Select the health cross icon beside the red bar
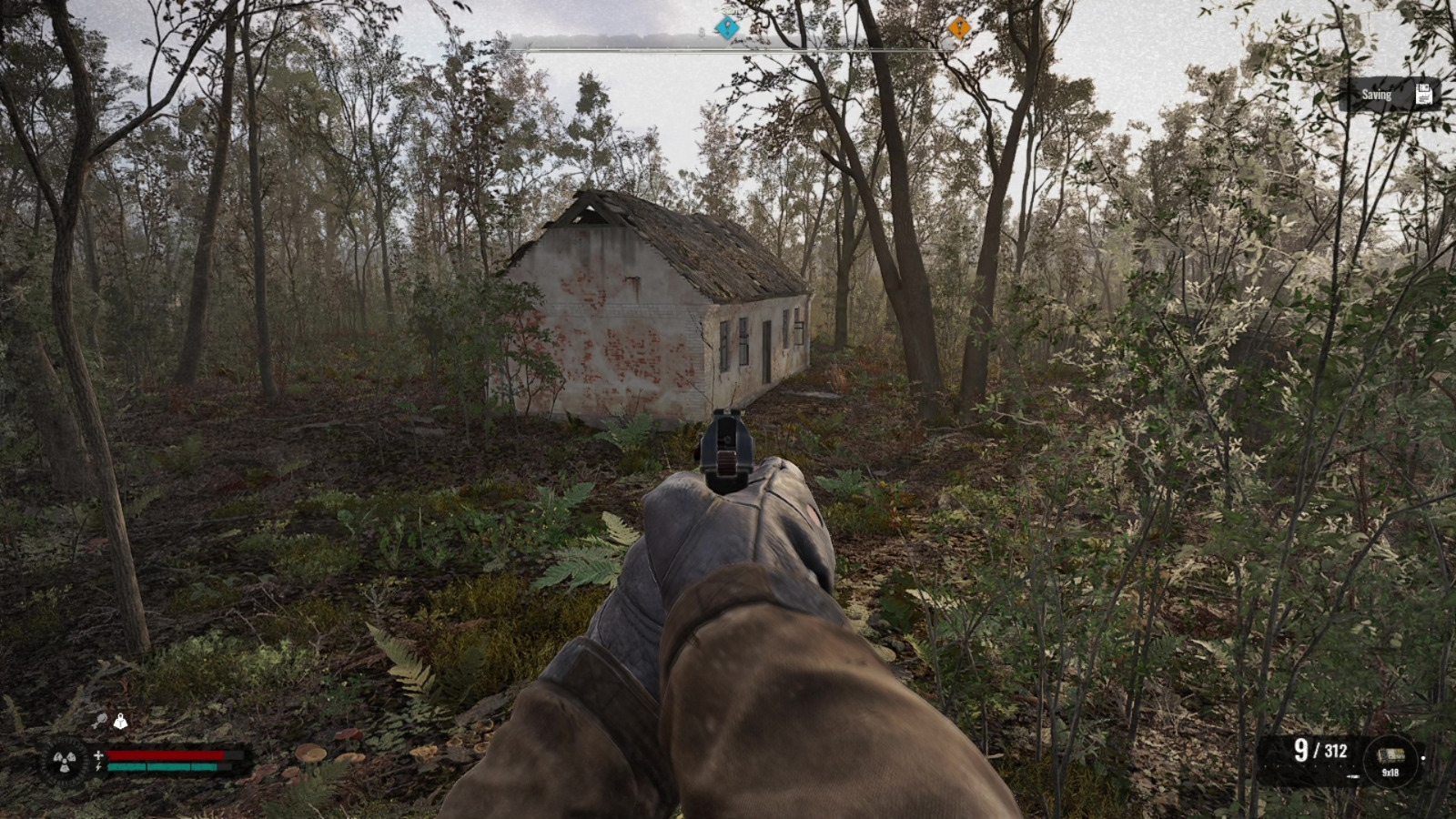 [98, 755]
